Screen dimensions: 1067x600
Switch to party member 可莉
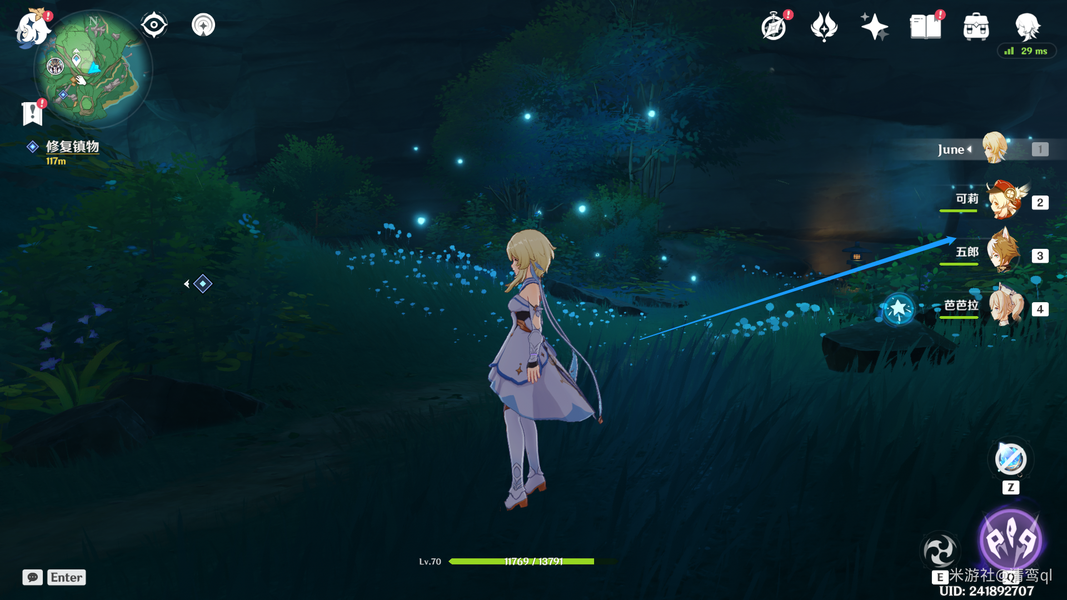tap(1005, 200)
